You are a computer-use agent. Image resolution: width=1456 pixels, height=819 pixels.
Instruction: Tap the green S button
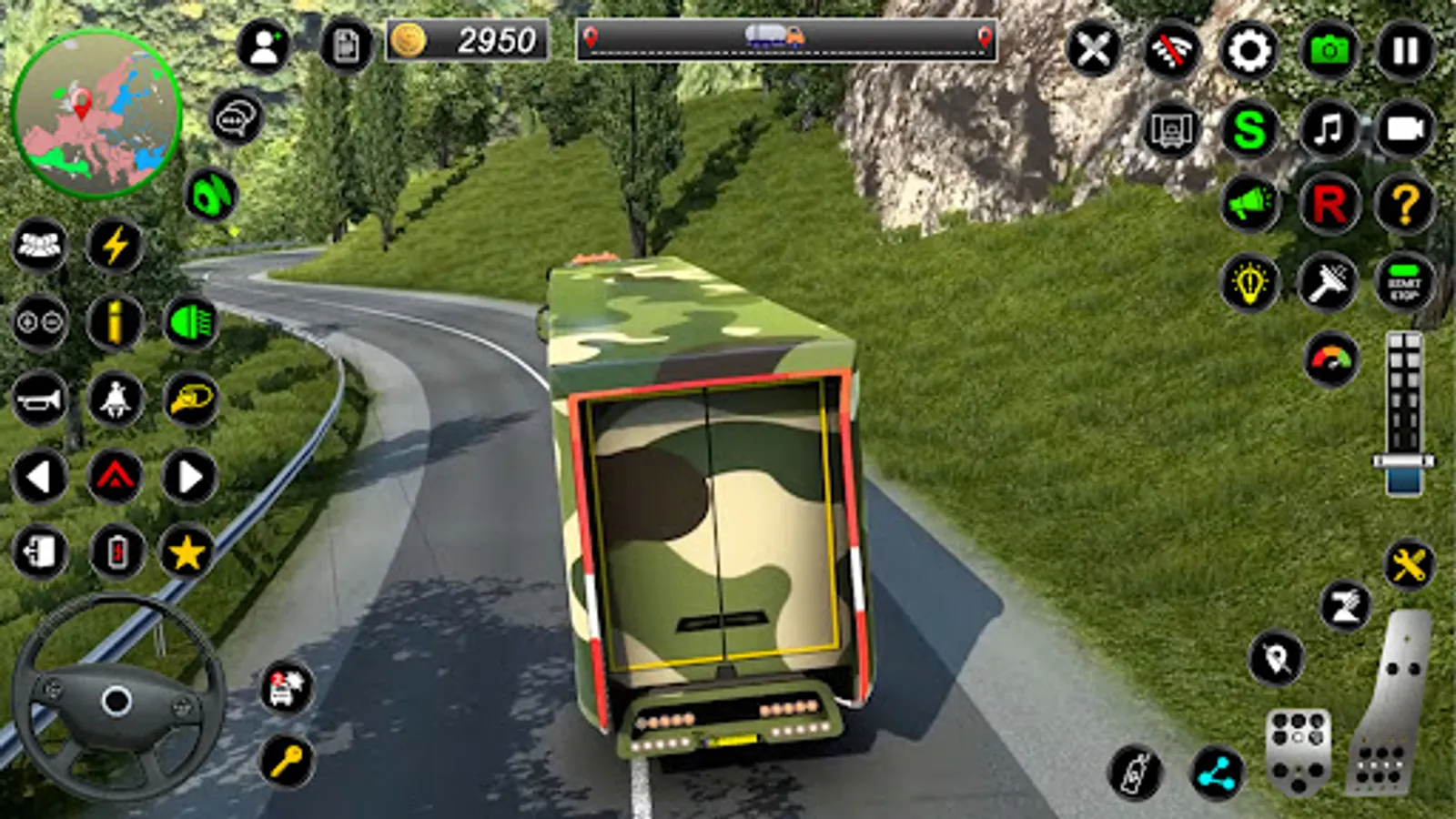click(1249, 129)
